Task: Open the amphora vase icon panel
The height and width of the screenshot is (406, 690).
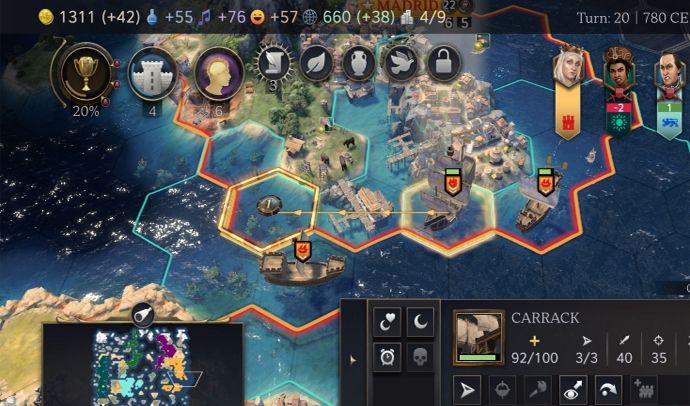Action: [x=359, y=64]
